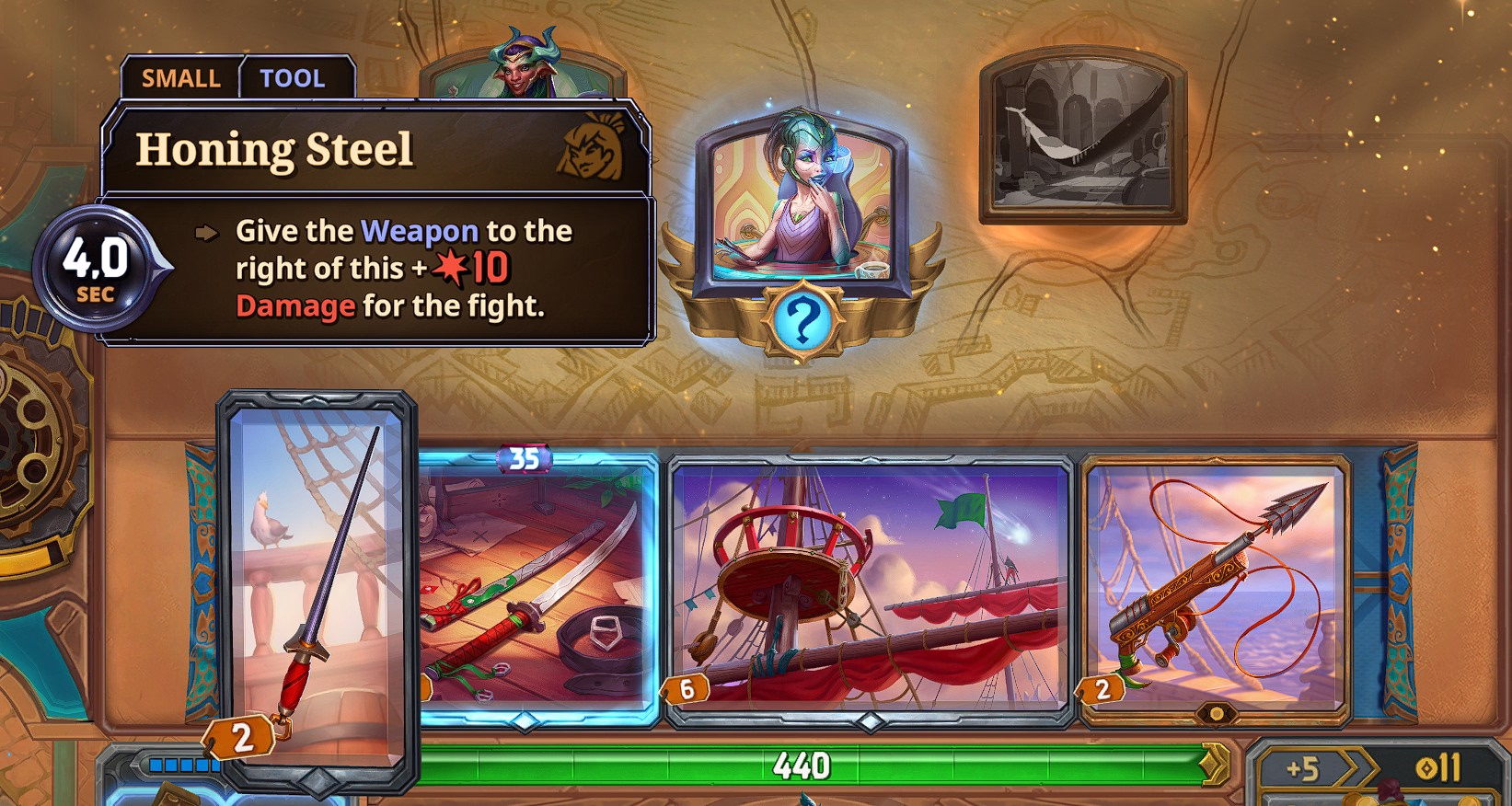Choose the crow's nest ship card
This screenshot has height=806, width=1512.
tap(870, 589)
